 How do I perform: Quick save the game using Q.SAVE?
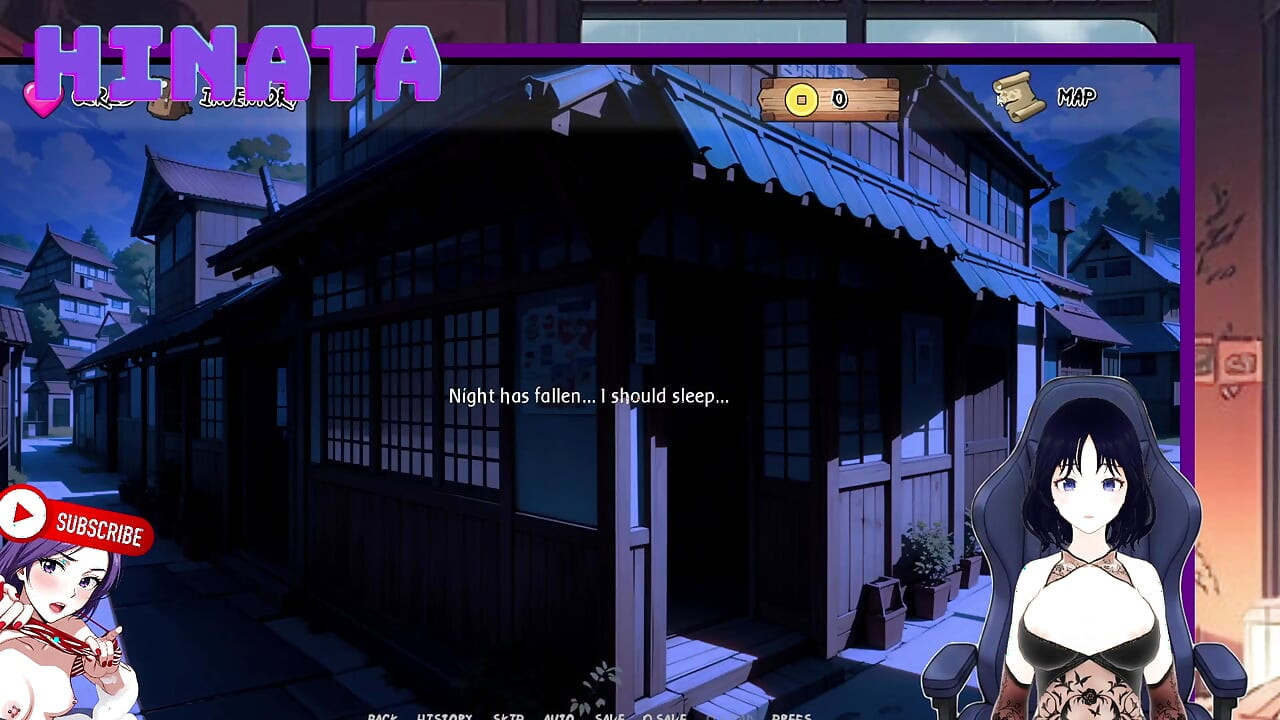coord(665,716)
